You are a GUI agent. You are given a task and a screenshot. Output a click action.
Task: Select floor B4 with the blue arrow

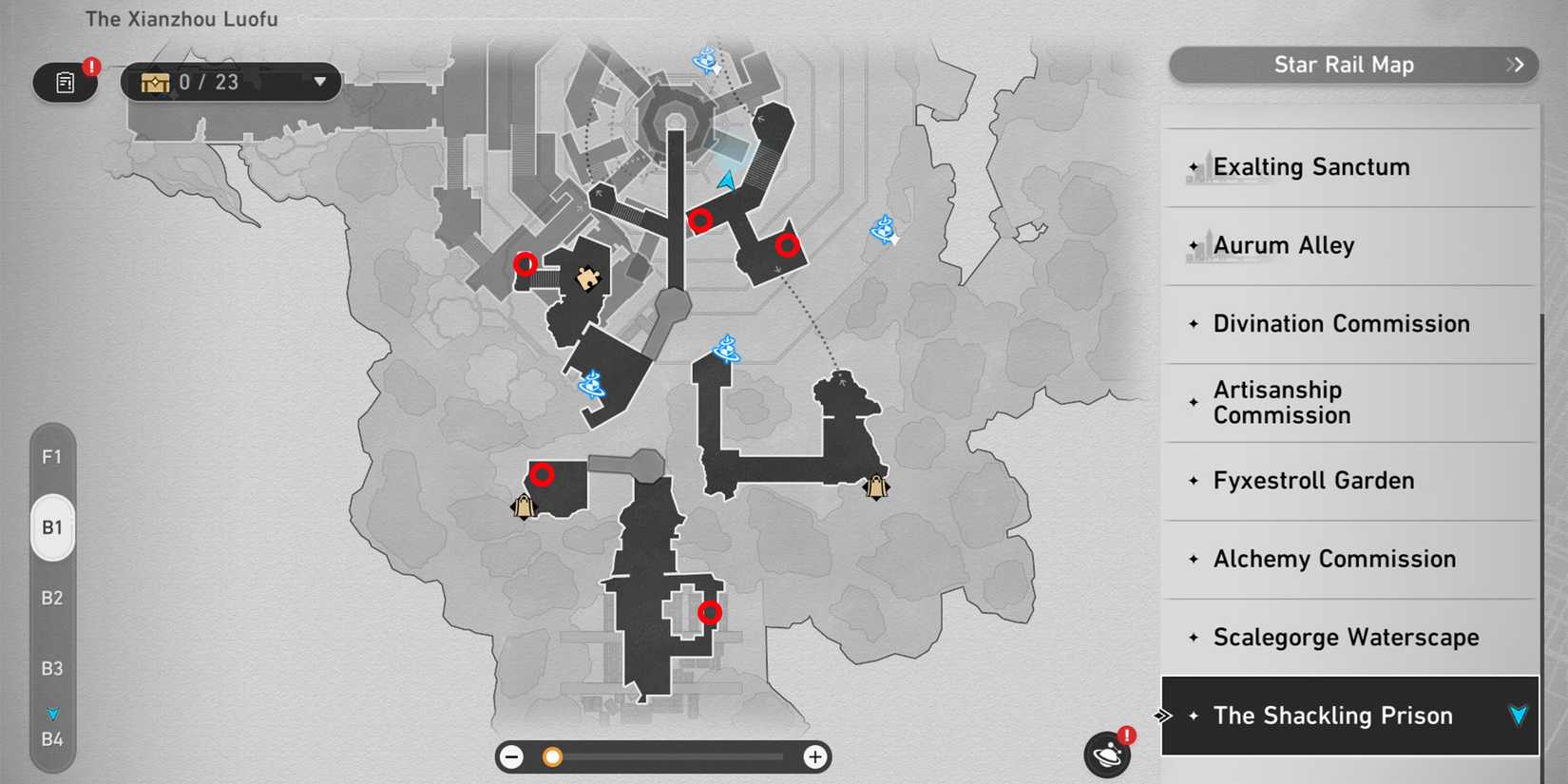(52, 737)
